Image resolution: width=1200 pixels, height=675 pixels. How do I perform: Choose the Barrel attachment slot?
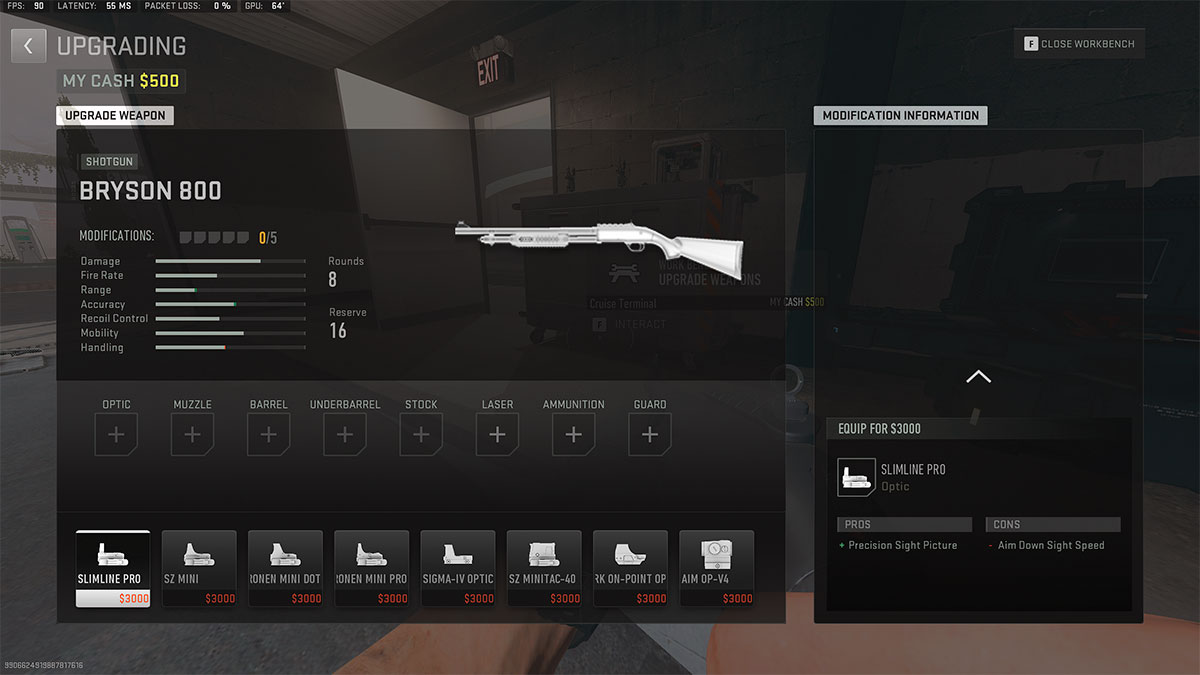coord(269,435)
